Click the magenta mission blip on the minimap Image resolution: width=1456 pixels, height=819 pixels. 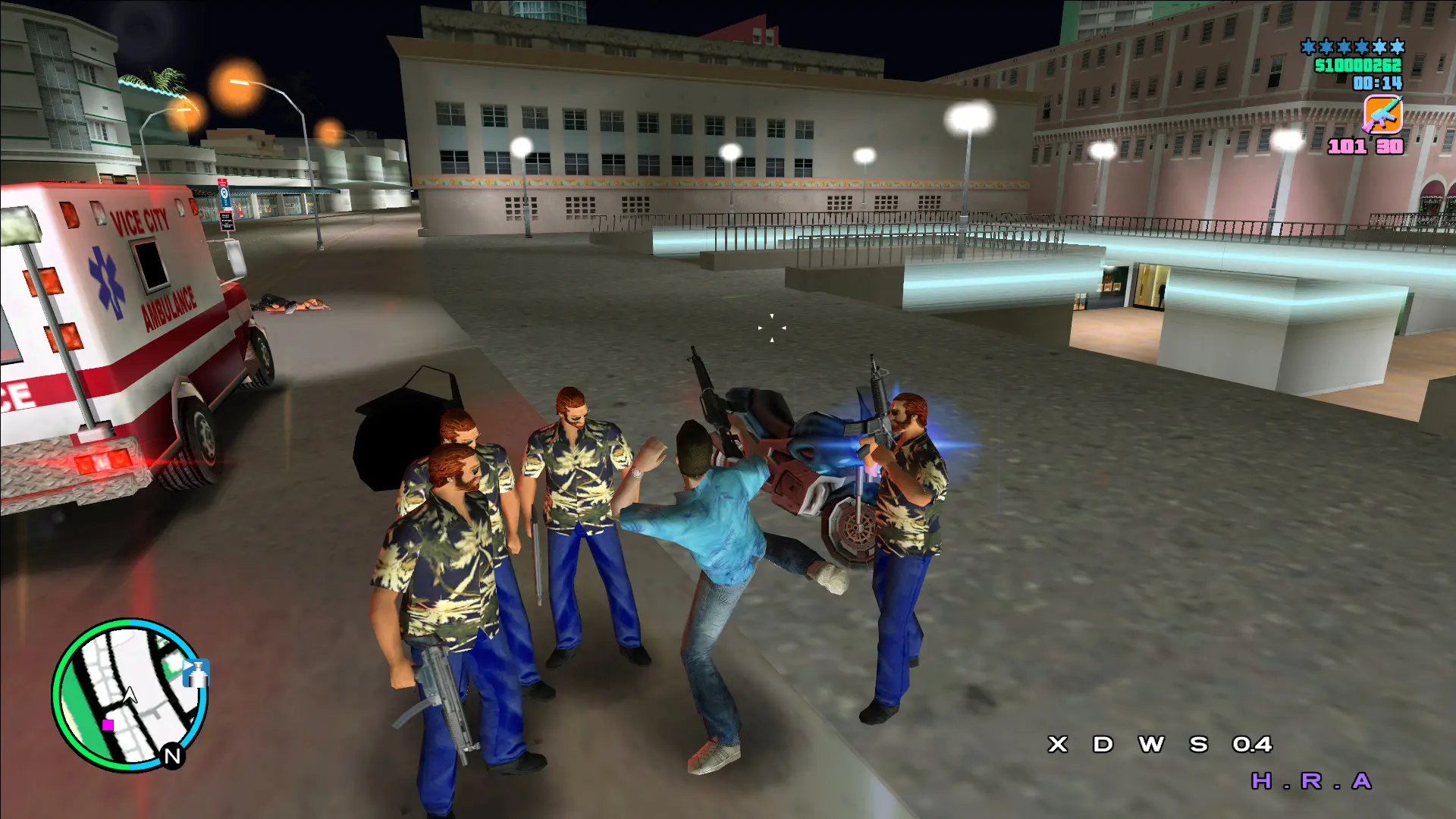coord(108,725)
